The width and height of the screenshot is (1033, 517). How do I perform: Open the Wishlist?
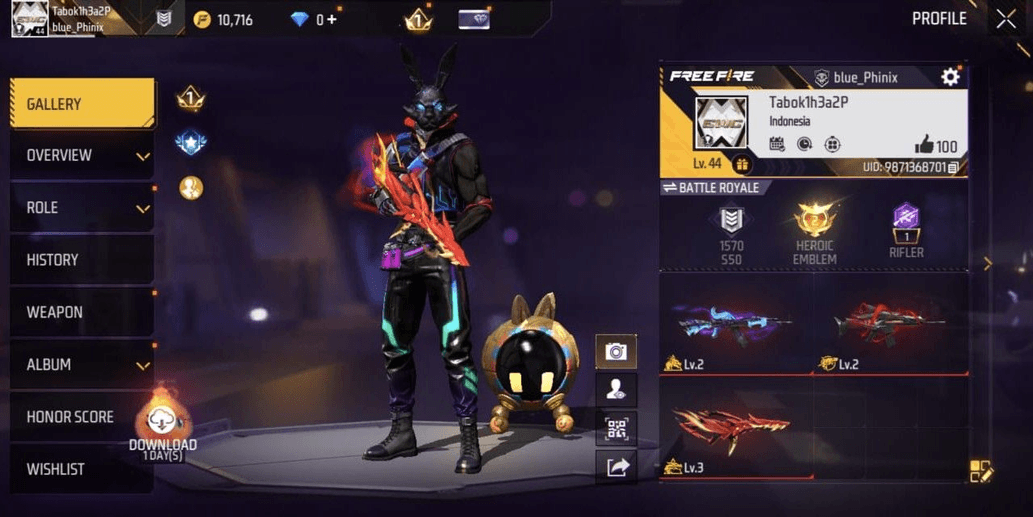[x=82, y=469]
